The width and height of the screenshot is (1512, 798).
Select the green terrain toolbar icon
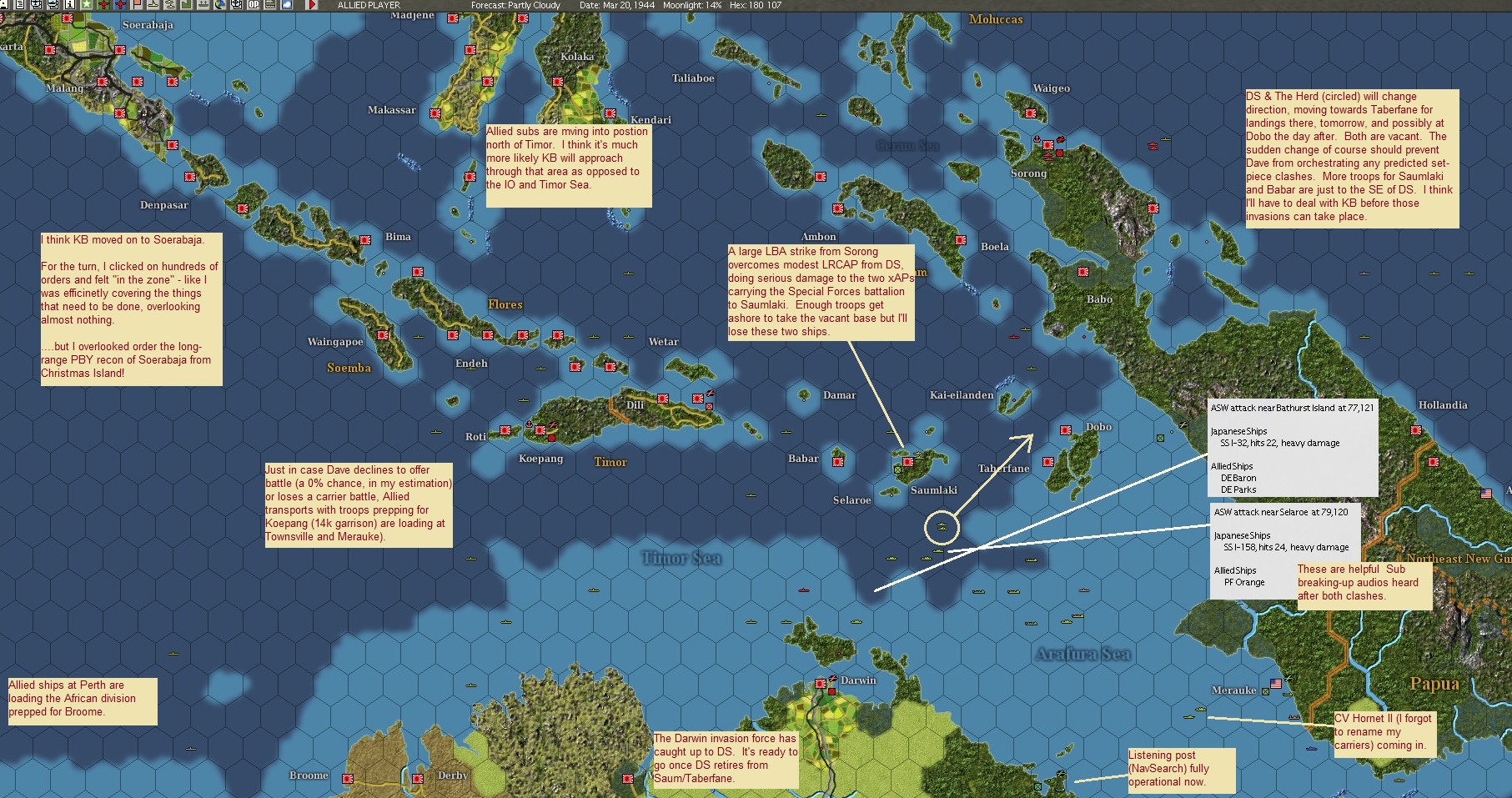pos(186,5)
